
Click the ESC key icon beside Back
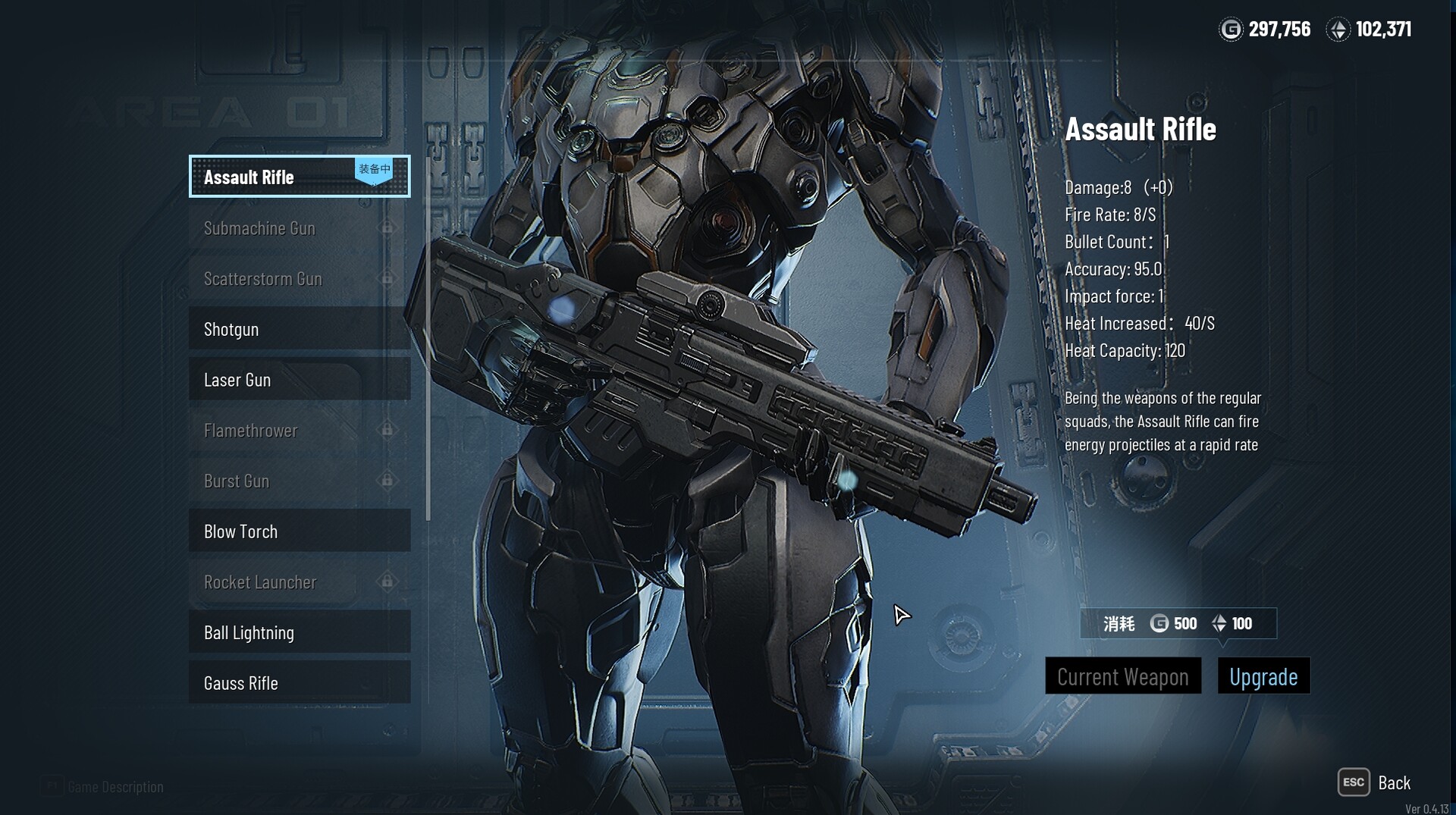[1354, 782]
